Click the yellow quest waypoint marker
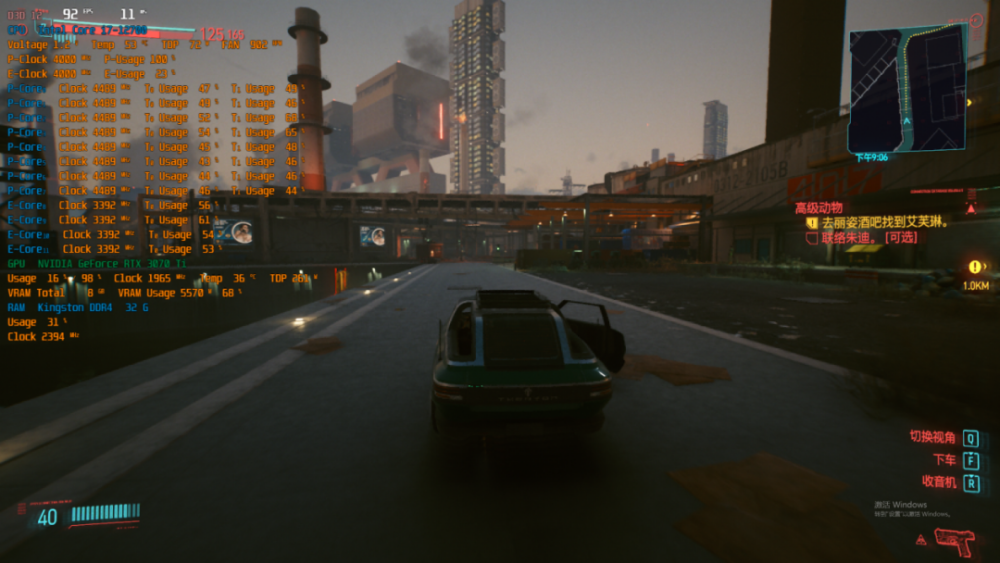The height and width of the screenshot is (563, 1000). [975, 267]
